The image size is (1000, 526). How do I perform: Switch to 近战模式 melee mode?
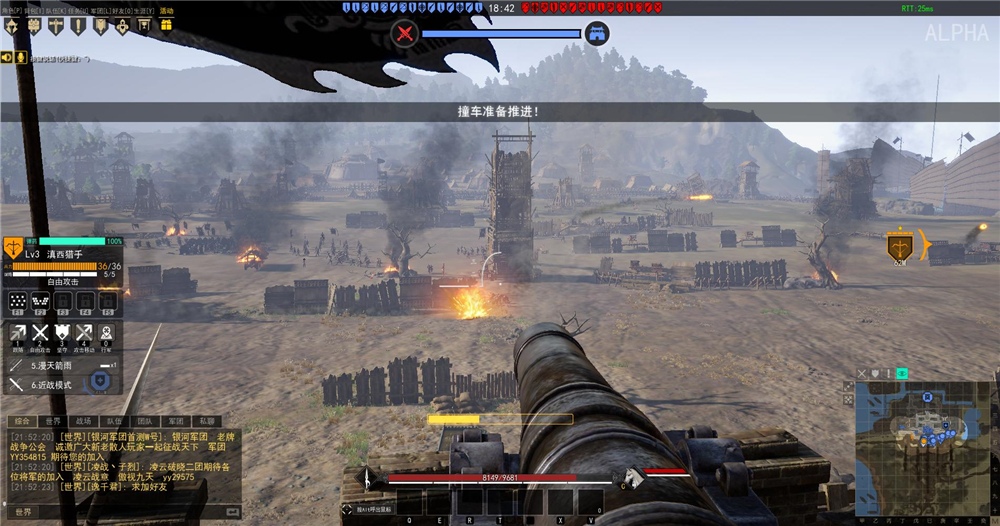(50, 384)
